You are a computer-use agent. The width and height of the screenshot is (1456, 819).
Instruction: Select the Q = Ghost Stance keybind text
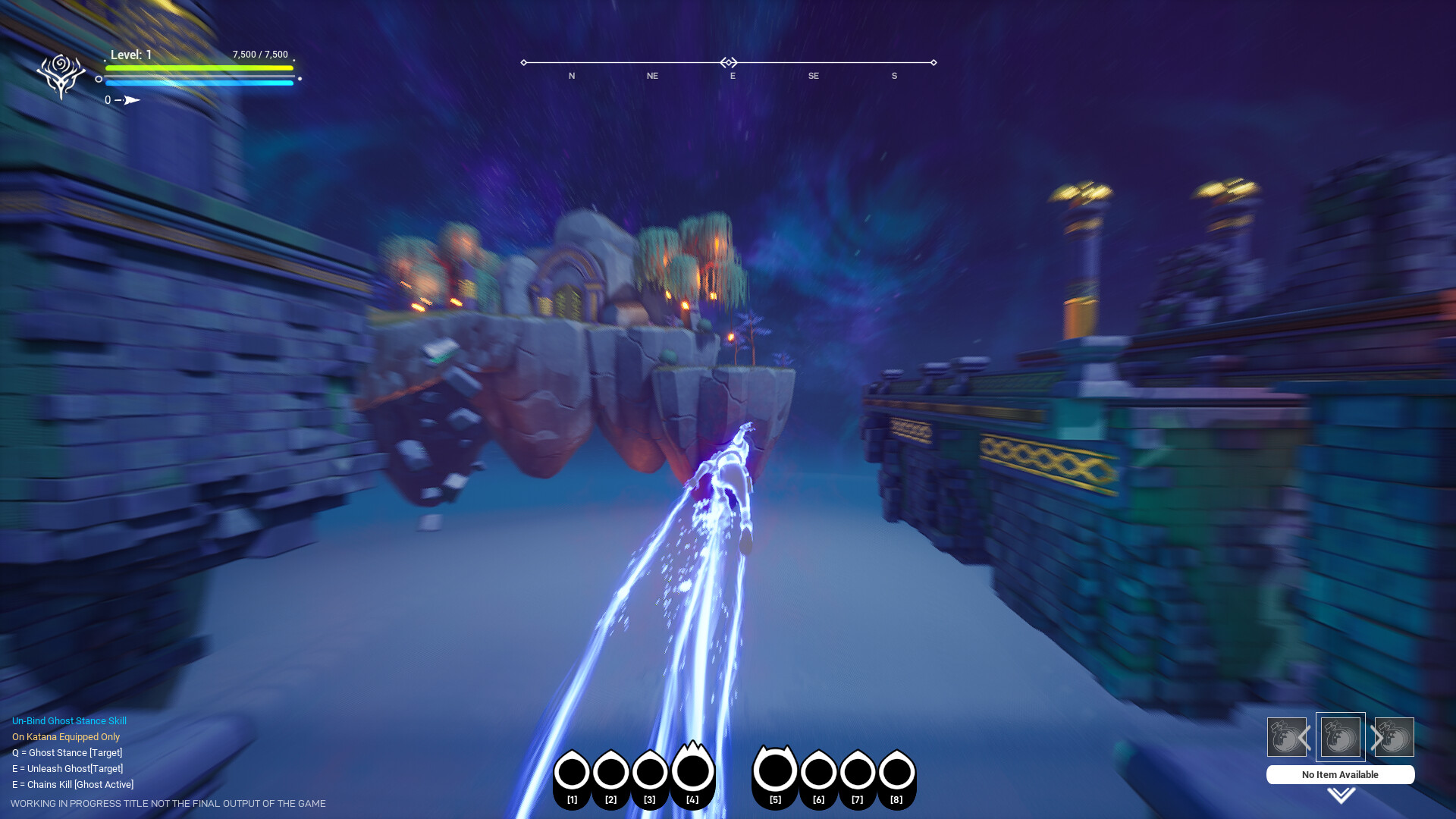[66, 752]
